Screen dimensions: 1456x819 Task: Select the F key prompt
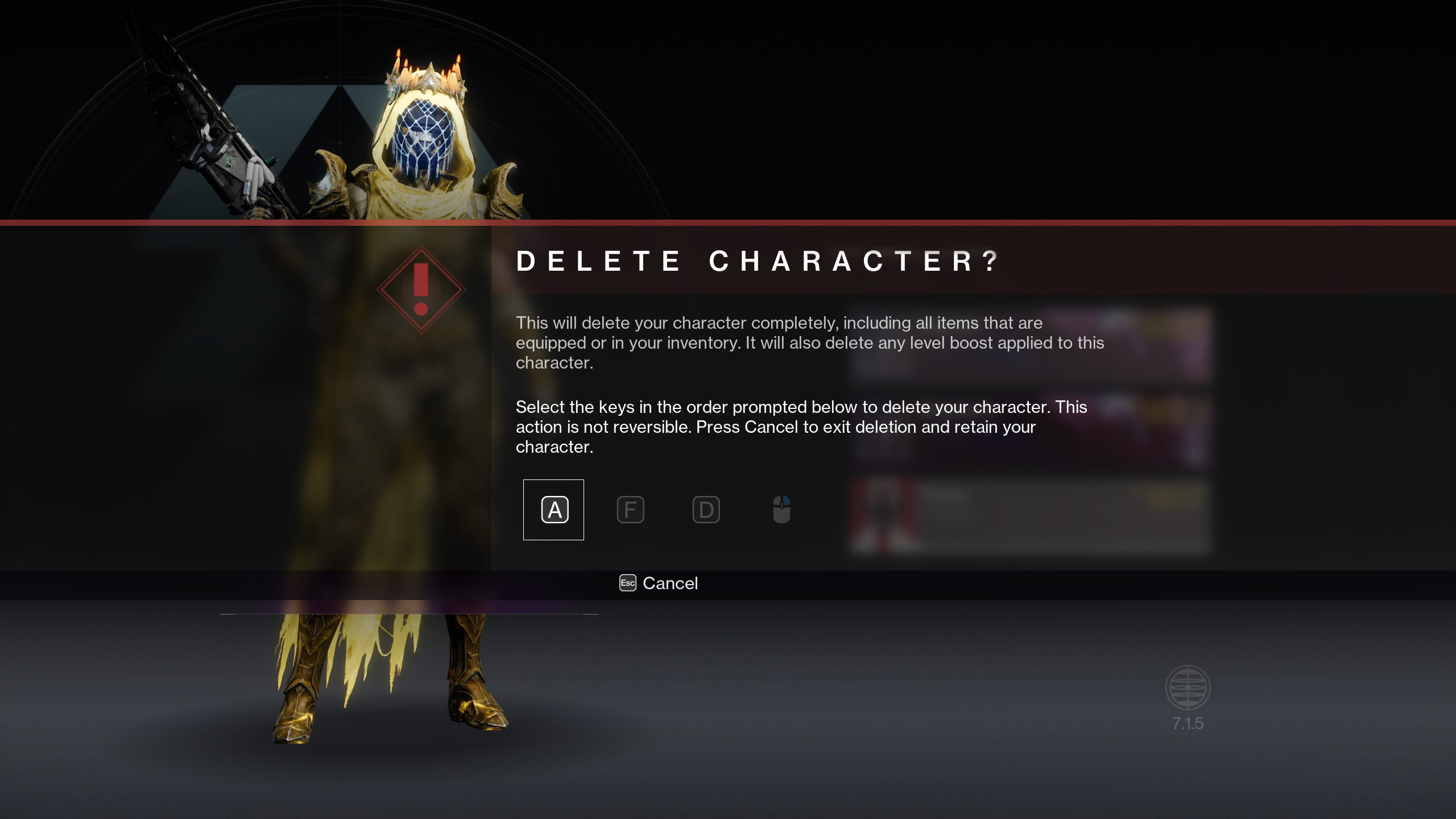point(631,510)
